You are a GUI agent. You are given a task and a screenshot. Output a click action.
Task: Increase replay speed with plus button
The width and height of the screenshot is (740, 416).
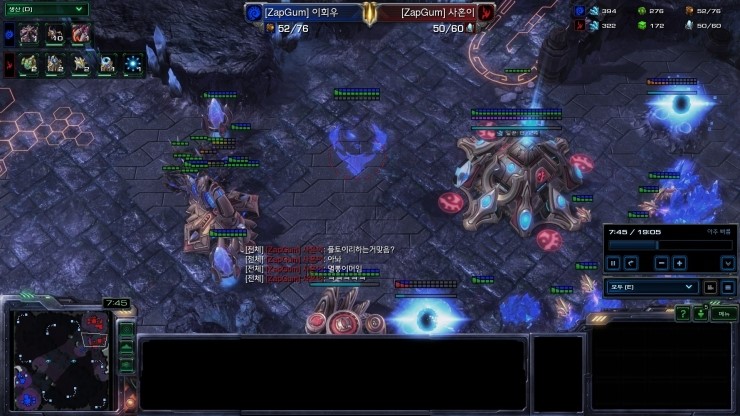pos(680,263)
